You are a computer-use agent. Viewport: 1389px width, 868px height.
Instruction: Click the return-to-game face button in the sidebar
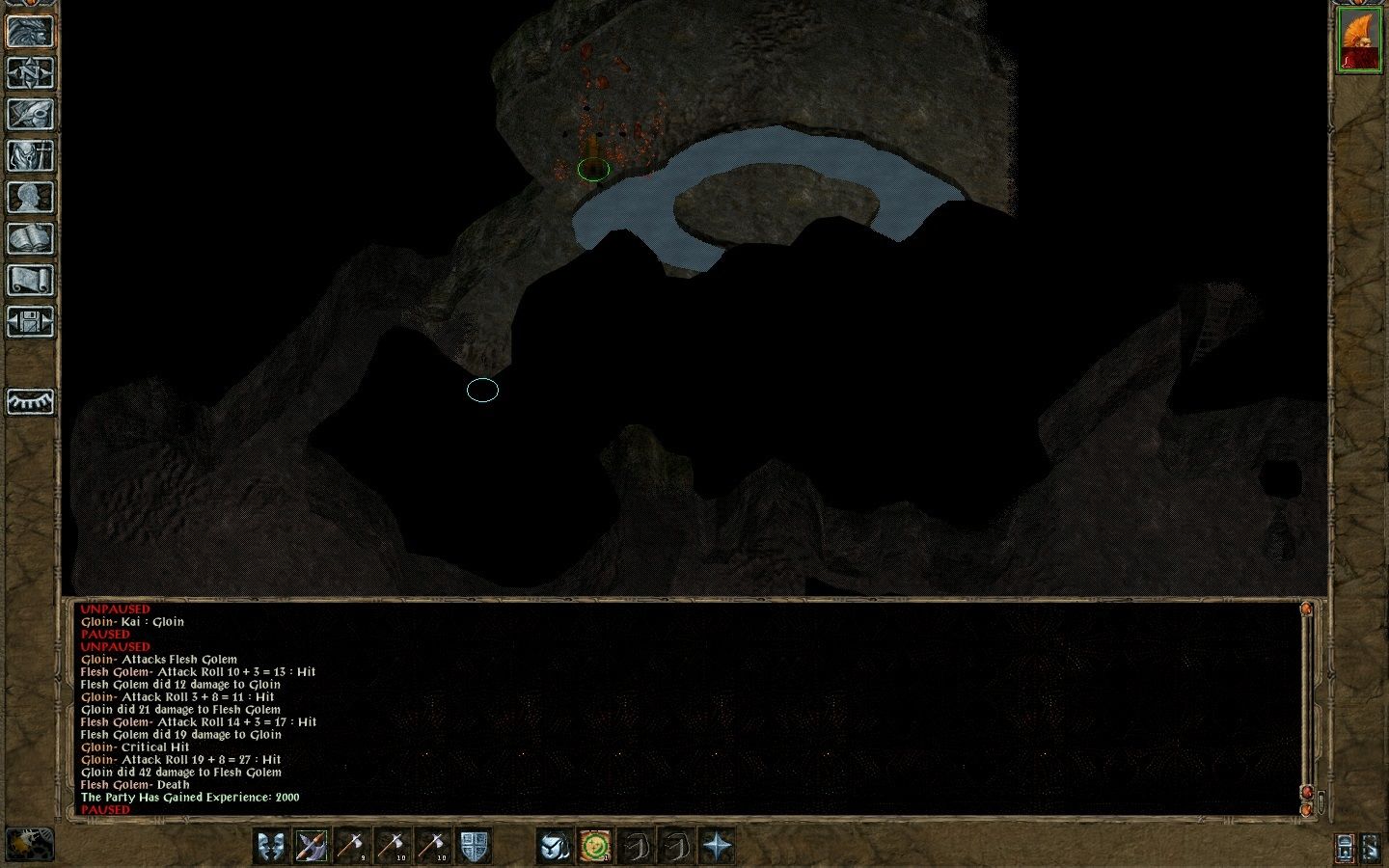click(30, 31)
